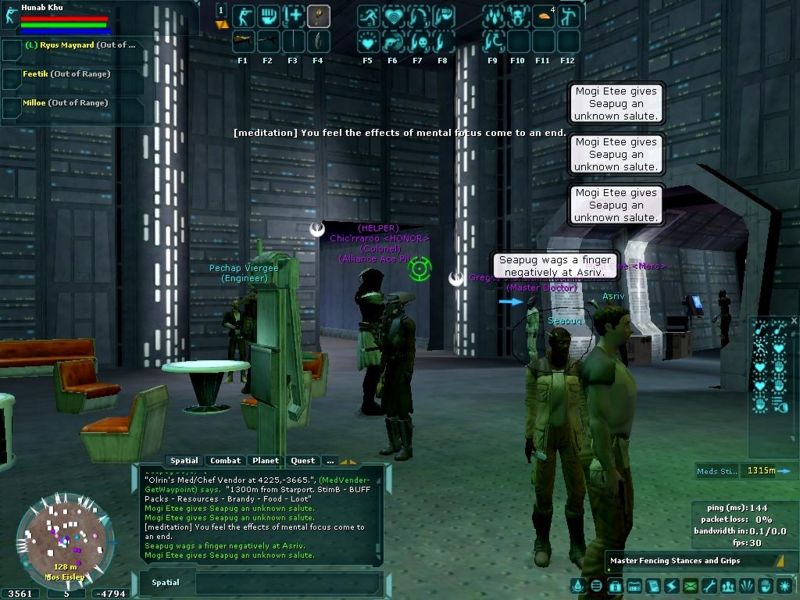Click the chat text input field
The width and height of the screenshot is (800, 600).
[285, 582]
